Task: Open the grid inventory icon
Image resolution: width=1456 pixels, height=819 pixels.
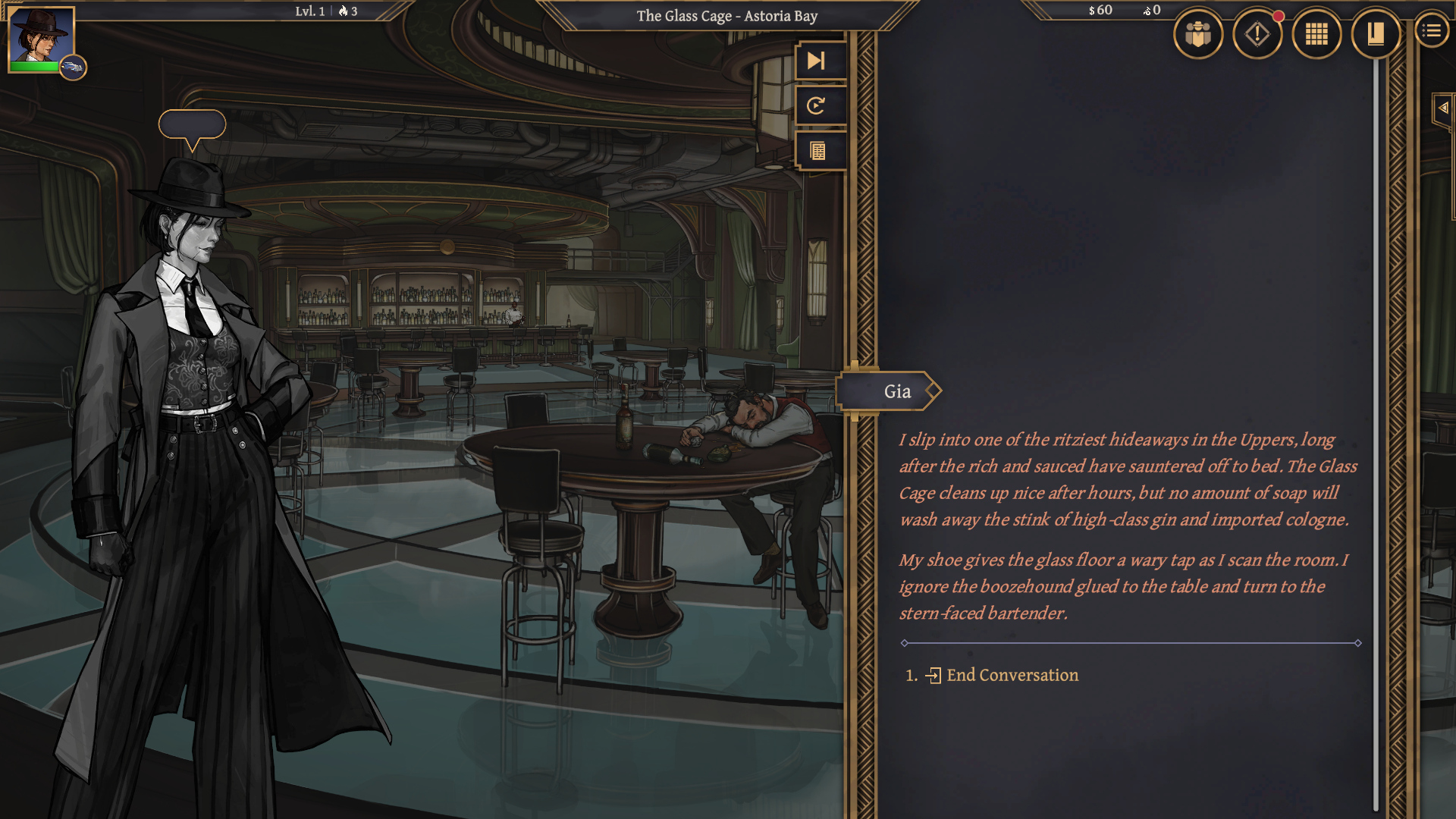Action: pyautogui.click(x=1316, y=34)
